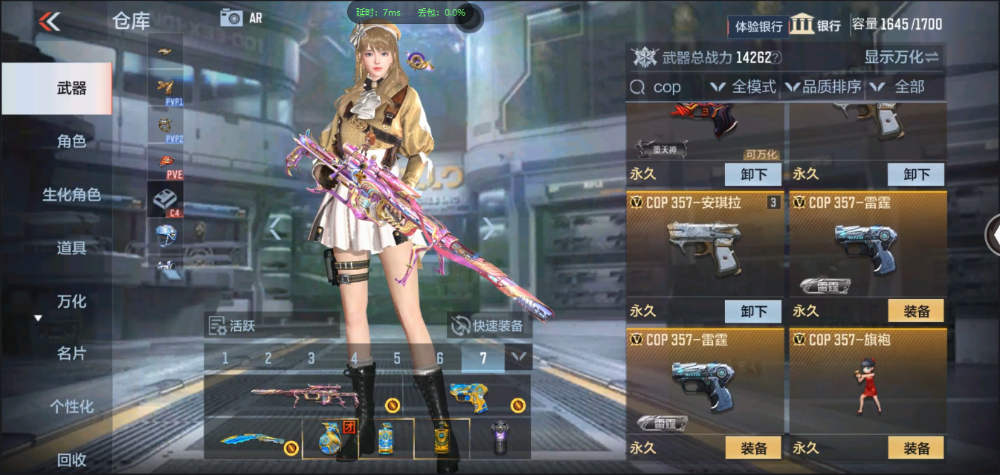Go back using the double-arrow button
This screenshot has height=475, width=1000.
tap(50, 21)
